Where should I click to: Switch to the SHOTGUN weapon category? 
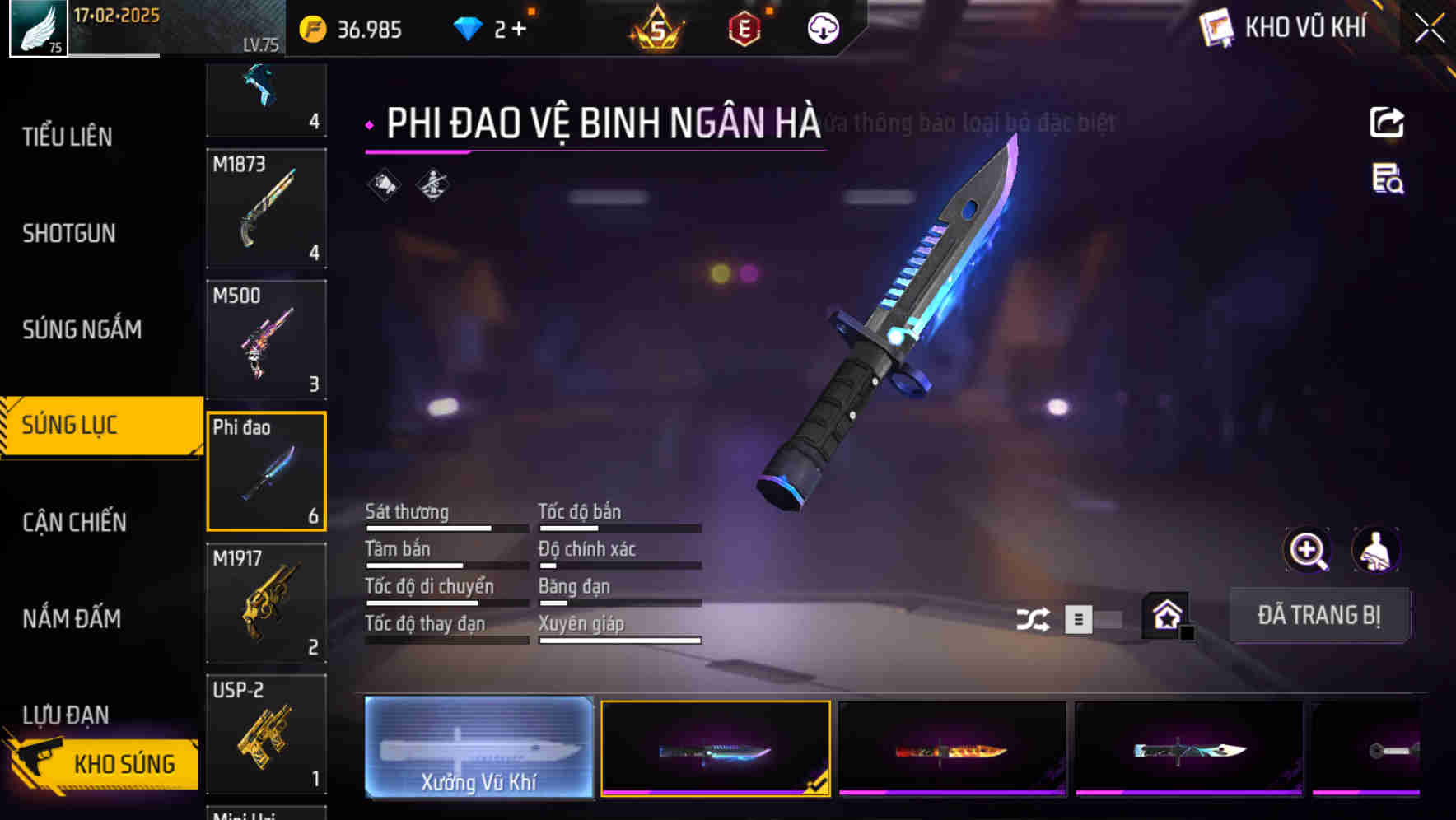[68, 234]
